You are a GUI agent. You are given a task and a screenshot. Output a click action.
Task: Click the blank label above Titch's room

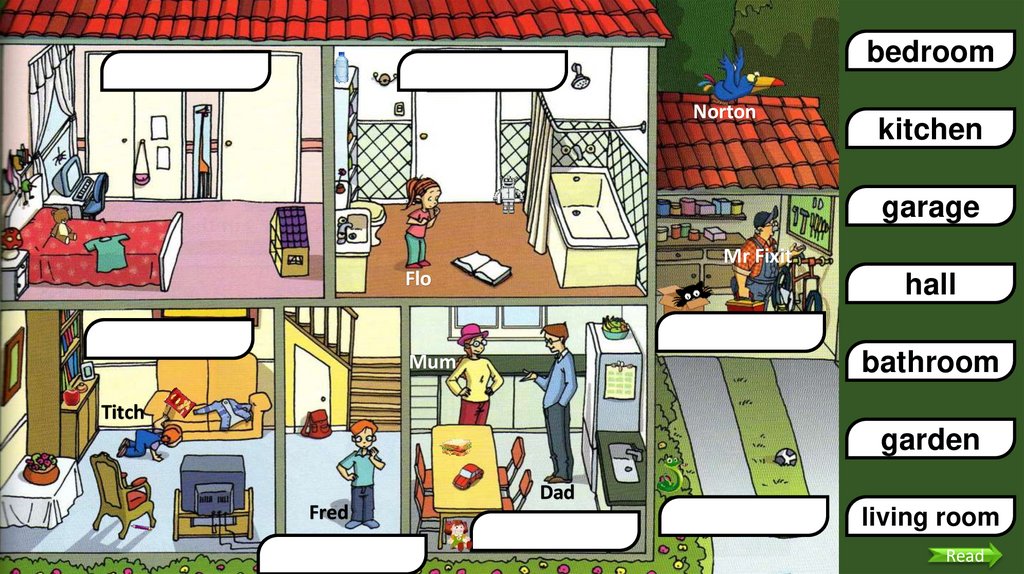(x=168, y=338)
